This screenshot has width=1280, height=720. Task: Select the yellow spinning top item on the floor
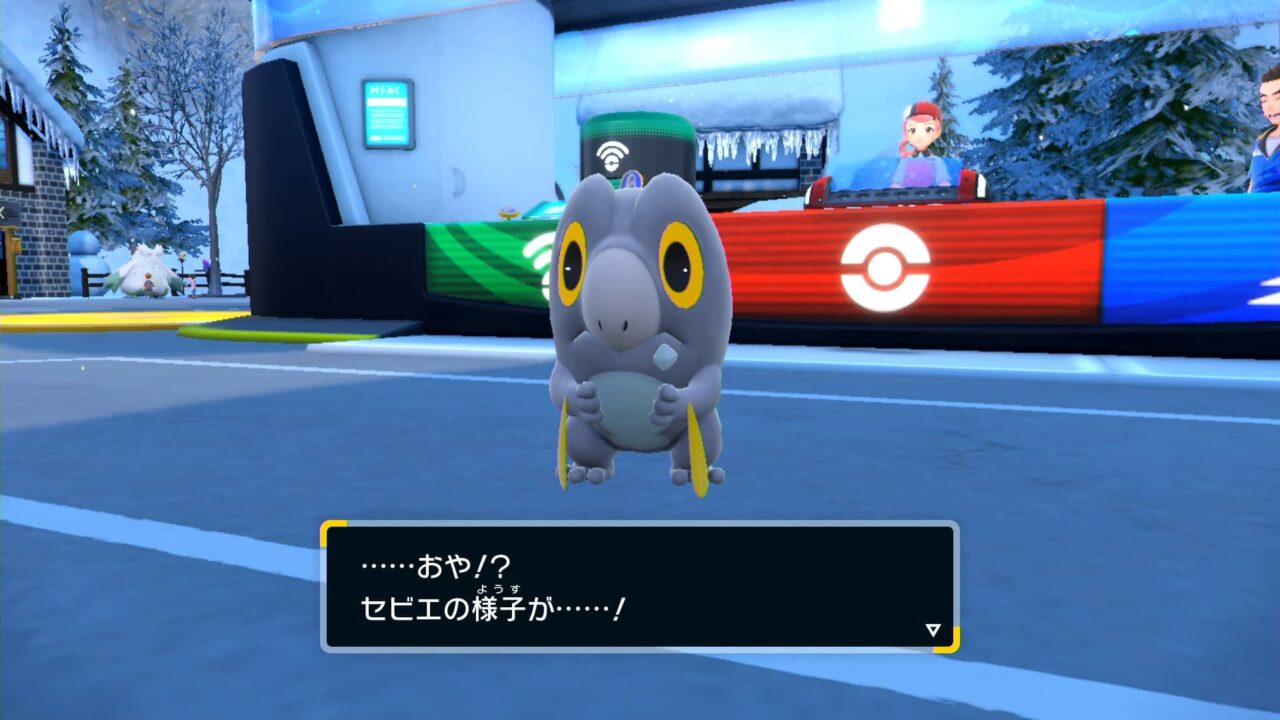tap(508, 212)
